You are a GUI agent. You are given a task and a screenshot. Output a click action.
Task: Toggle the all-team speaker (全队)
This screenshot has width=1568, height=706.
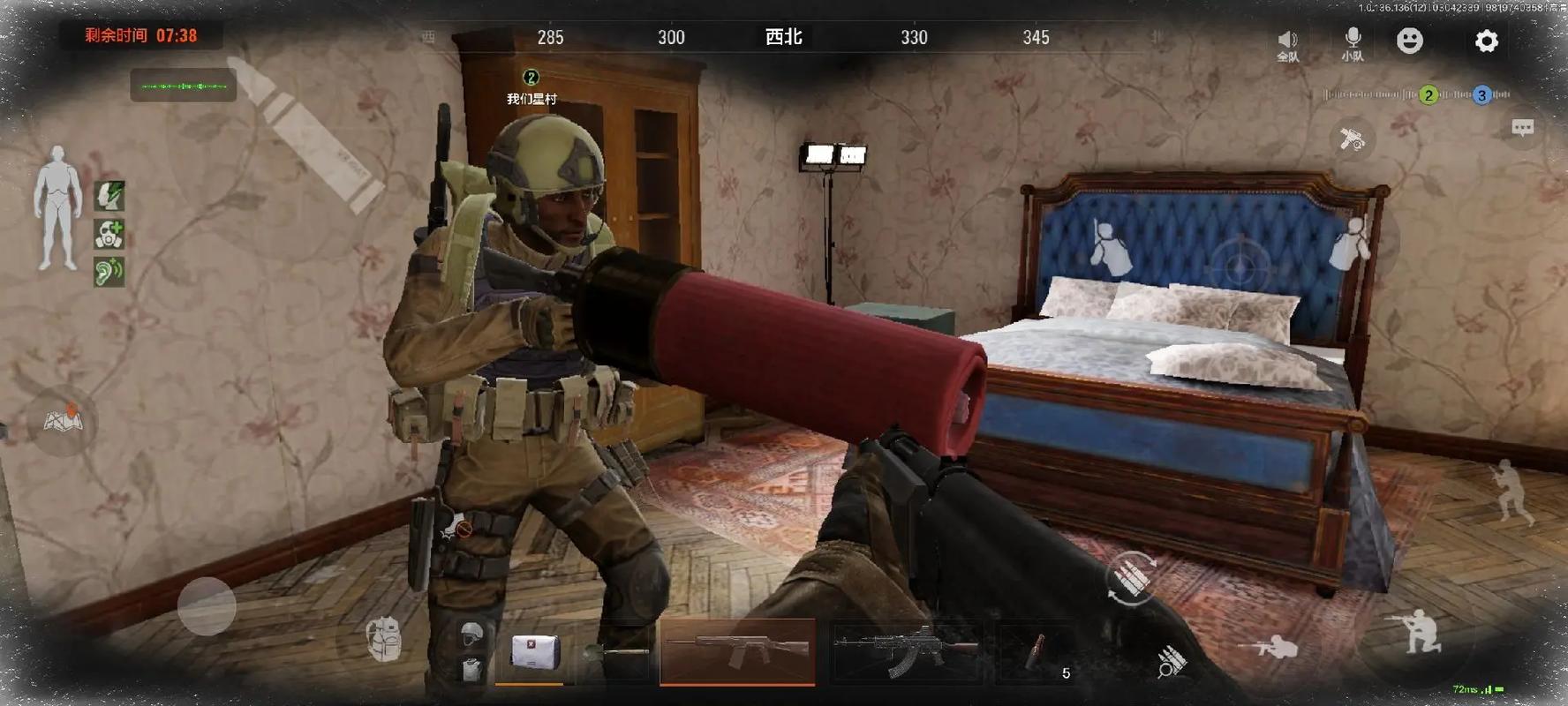pyautogui.click(x=1288, y=44)
